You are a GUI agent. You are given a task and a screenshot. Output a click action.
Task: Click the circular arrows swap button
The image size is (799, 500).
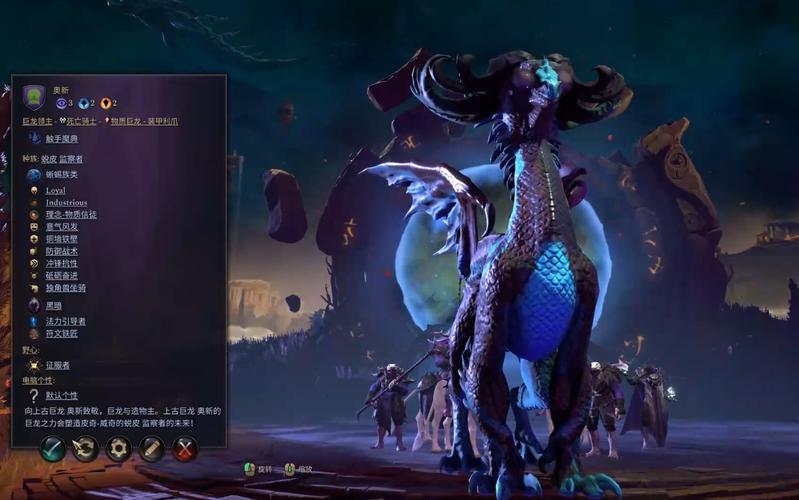coord(85,449)
